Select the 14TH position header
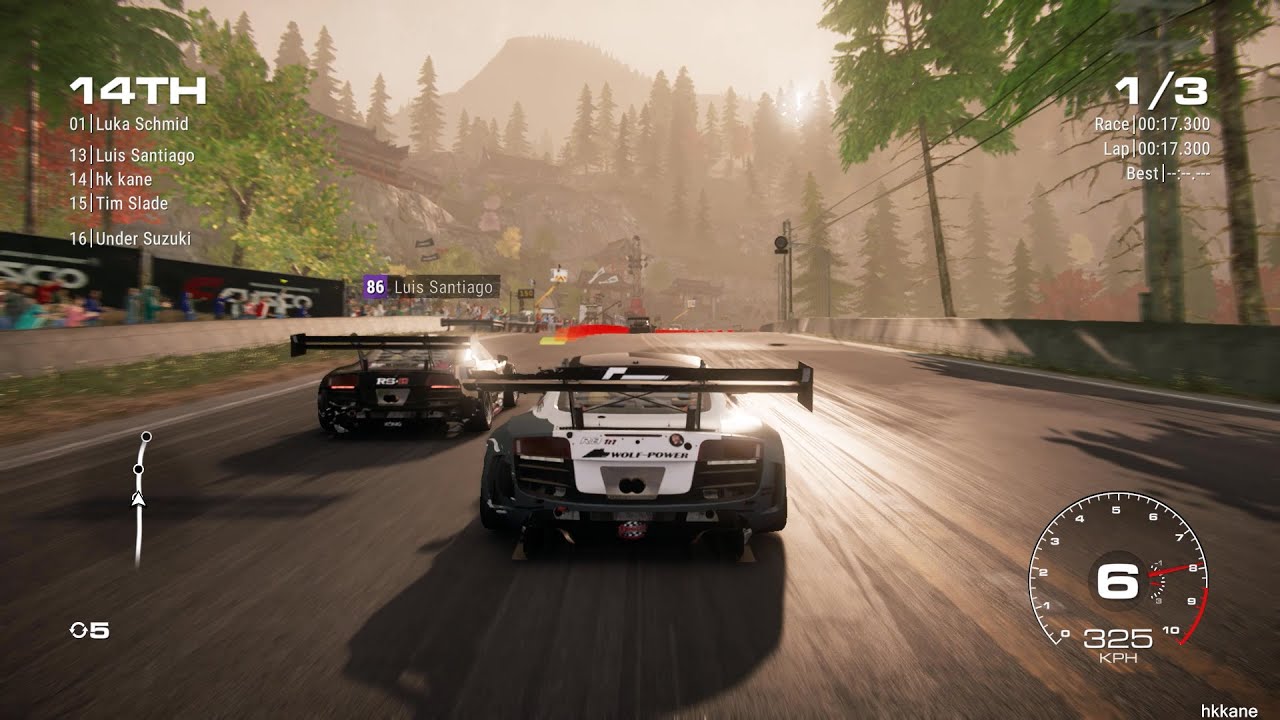This screenshot has height=720, width=1280. click(x=134, y=92)
